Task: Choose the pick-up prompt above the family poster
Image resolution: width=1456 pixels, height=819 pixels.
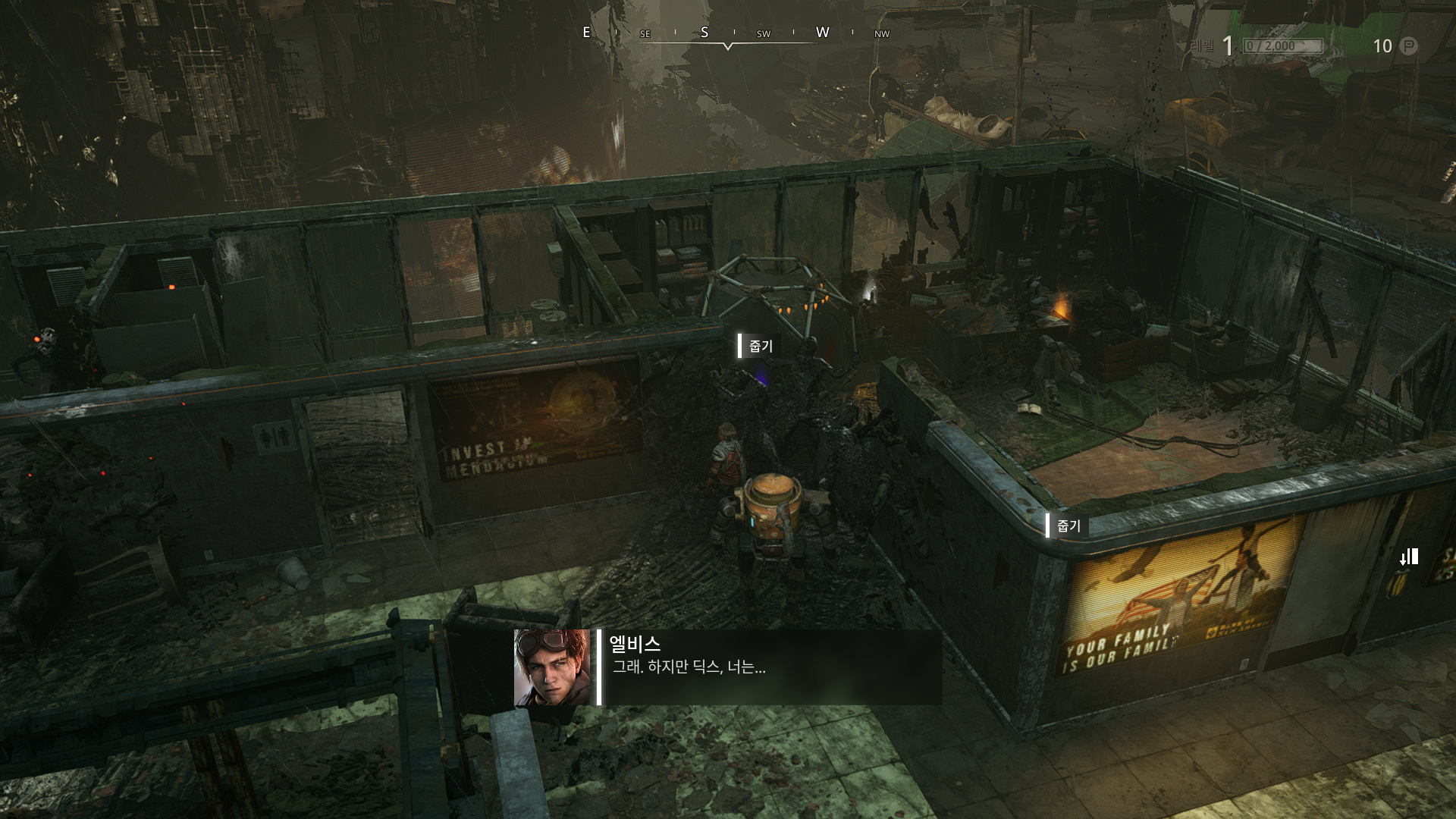Action: tap(1067, 526)
